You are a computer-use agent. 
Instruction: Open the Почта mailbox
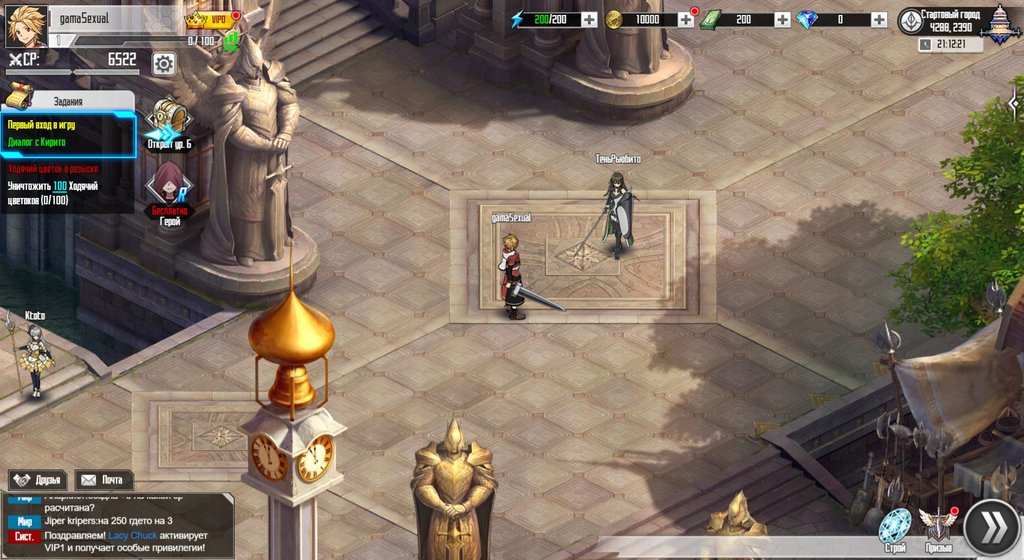pyautogui.click(x=104, y=480)
